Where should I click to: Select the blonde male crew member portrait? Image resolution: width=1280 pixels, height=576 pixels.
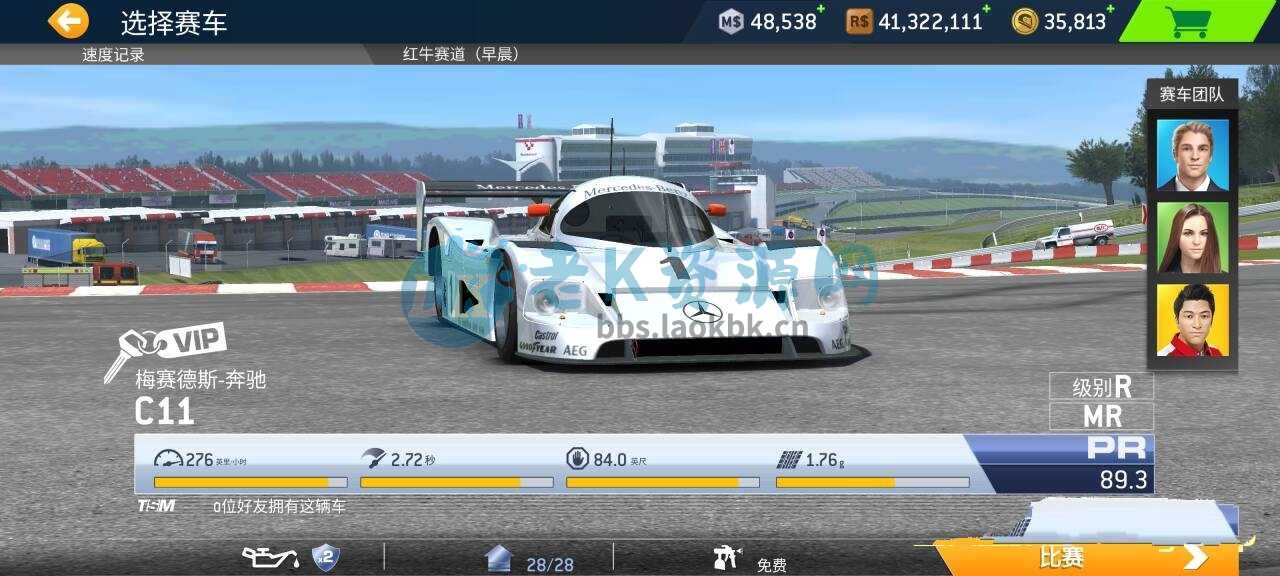click(1192, 155)
